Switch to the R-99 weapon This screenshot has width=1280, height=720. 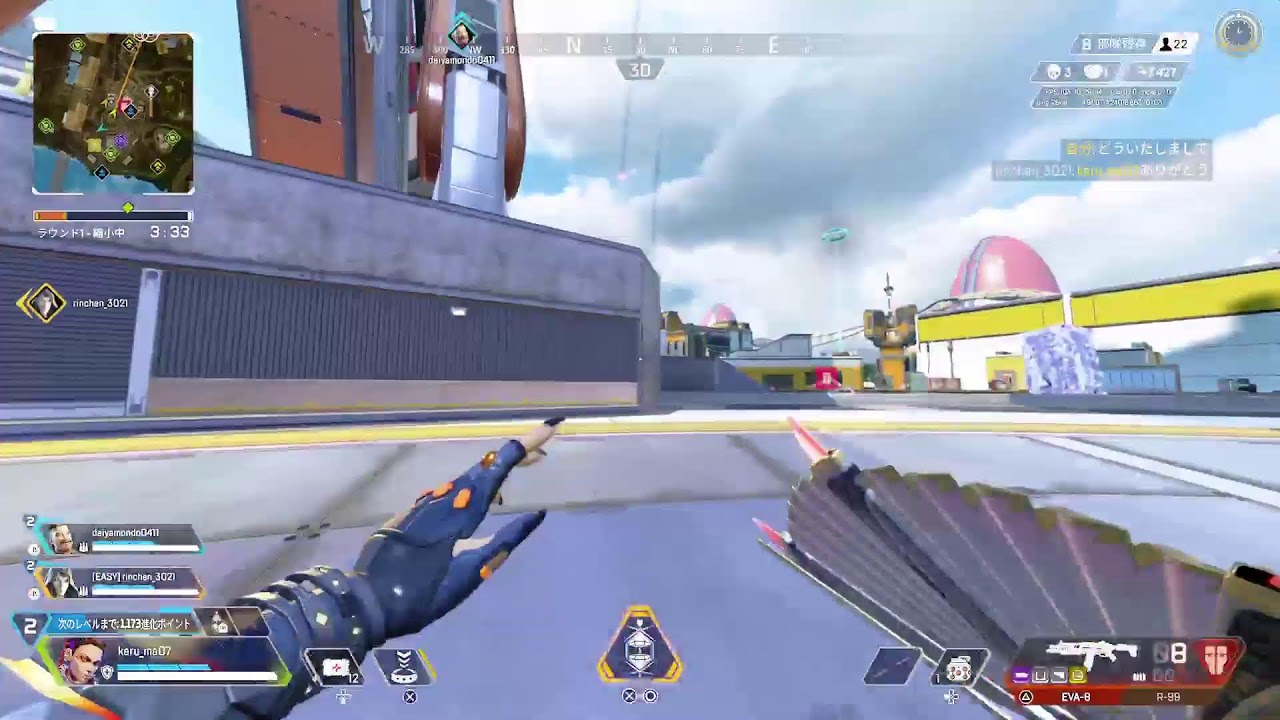tap(1168, 695)
